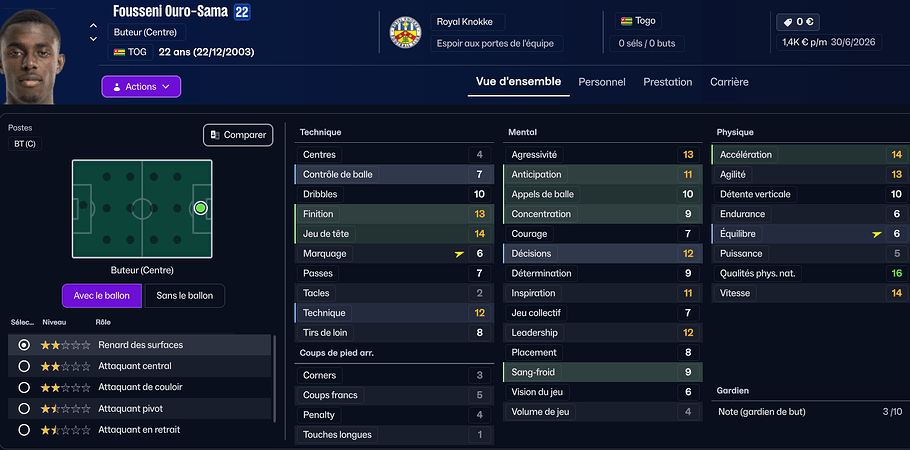This screenshot has height=450, width=910.
Task: Show the Carrière tab
Action: (x=729, y=82)
